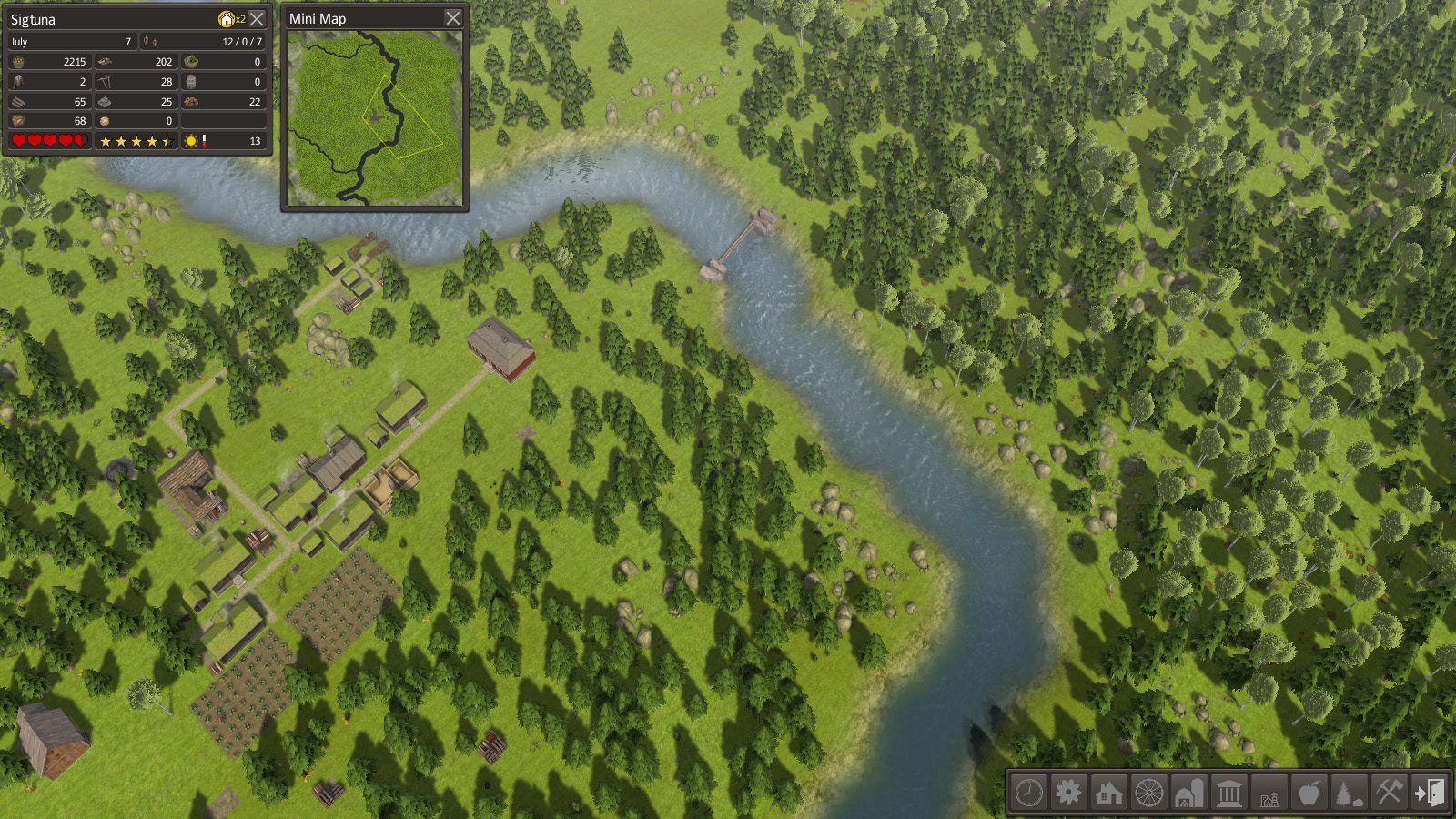Viewport: 1456px width, 819px height.
Task: Close the Mini Map window
Action: 453,18
